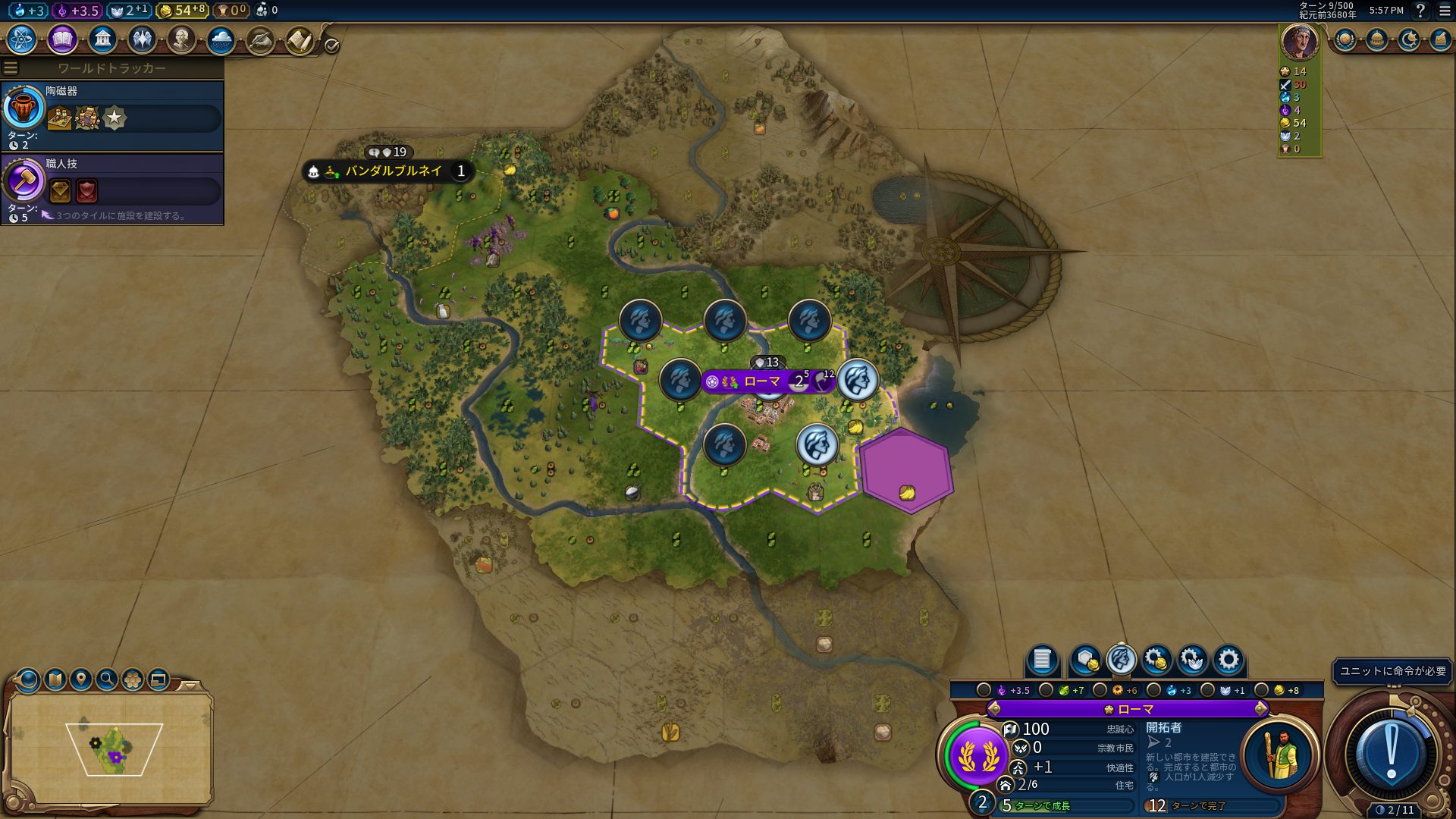Open the rain cloud climate panel

point(221,39)
